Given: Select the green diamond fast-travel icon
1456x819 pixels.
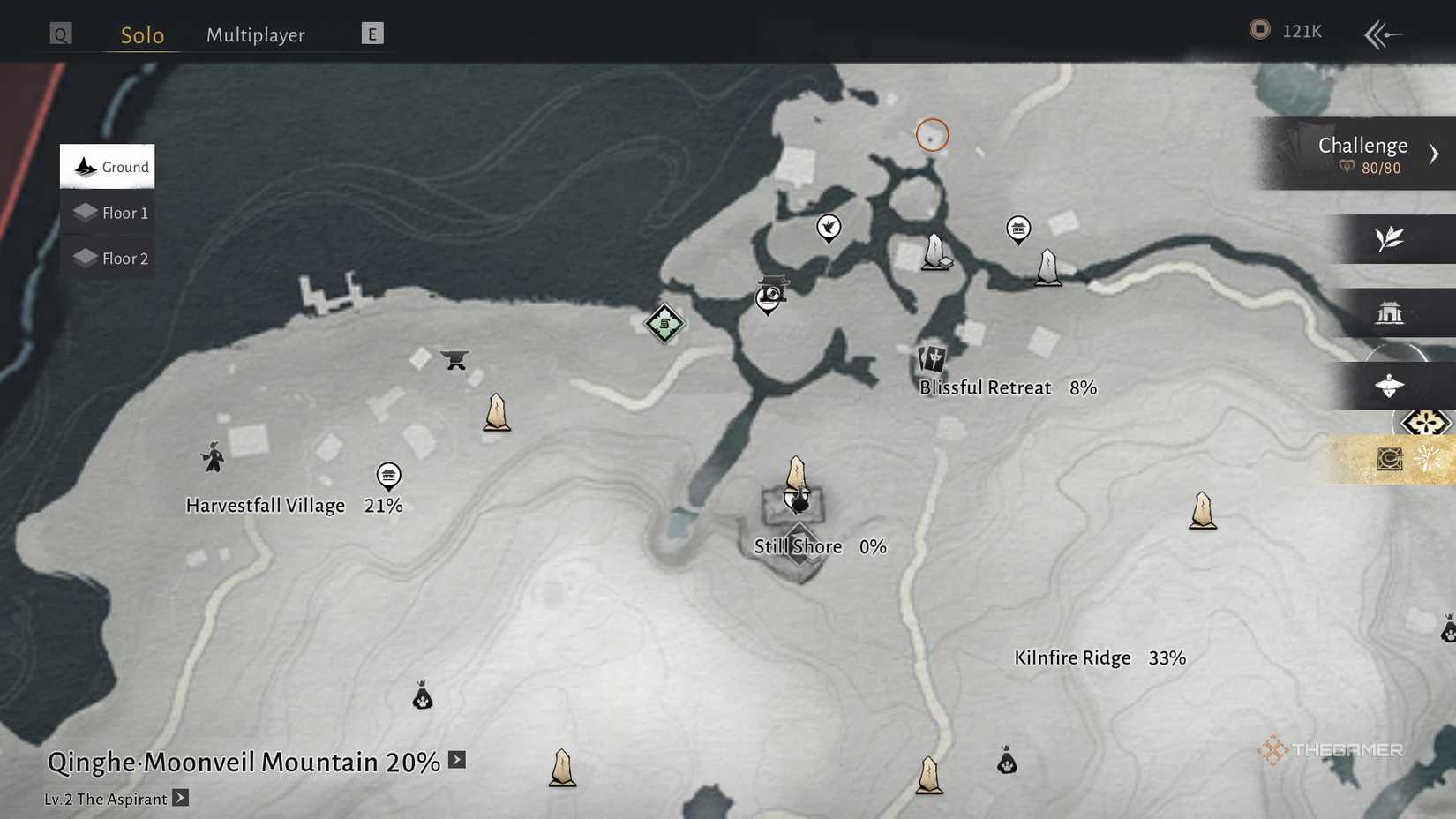Looking at the screenshot, I should point(664,324).
